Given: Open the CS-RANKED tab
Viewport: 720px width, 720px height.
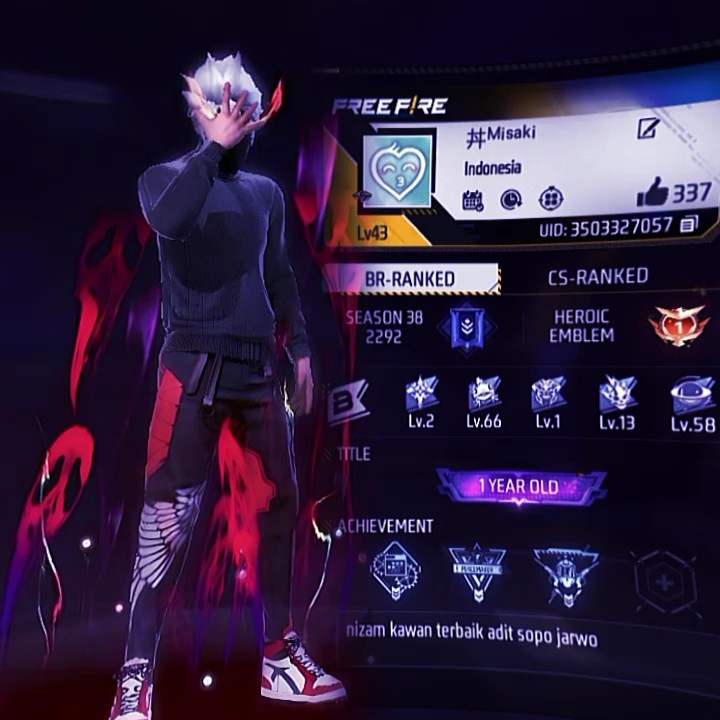Looking at the screenshot, I should (x=598, y=276).
